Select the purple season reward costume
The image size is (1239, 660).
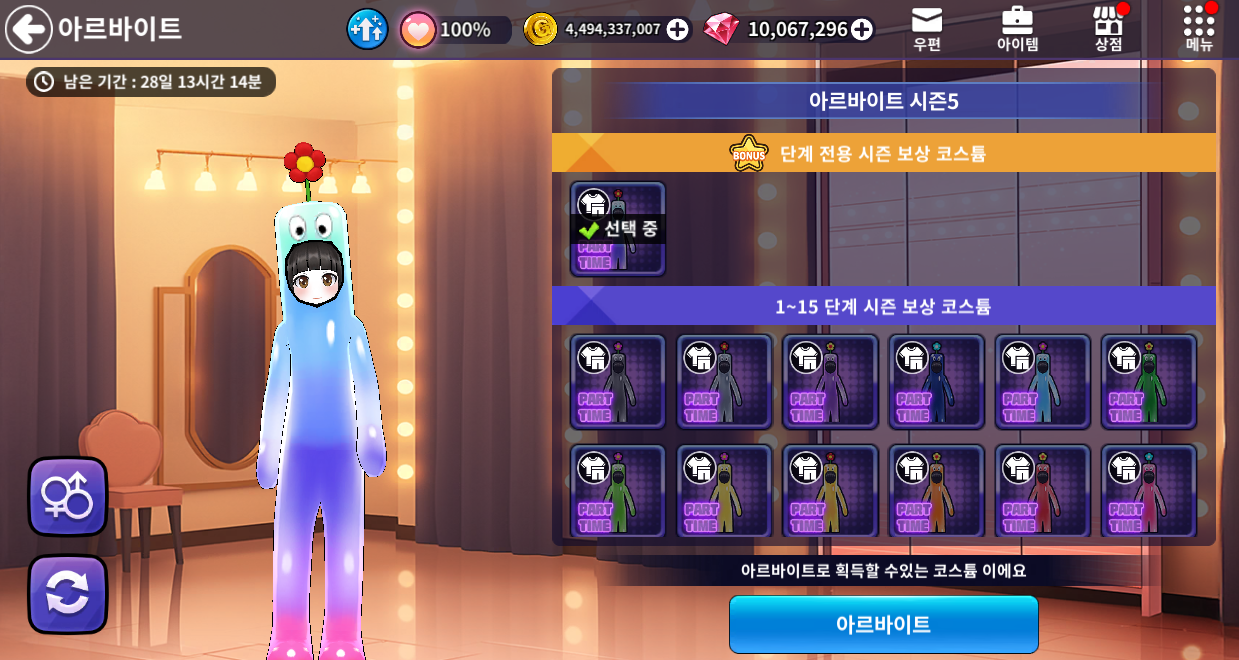(830, 382)
